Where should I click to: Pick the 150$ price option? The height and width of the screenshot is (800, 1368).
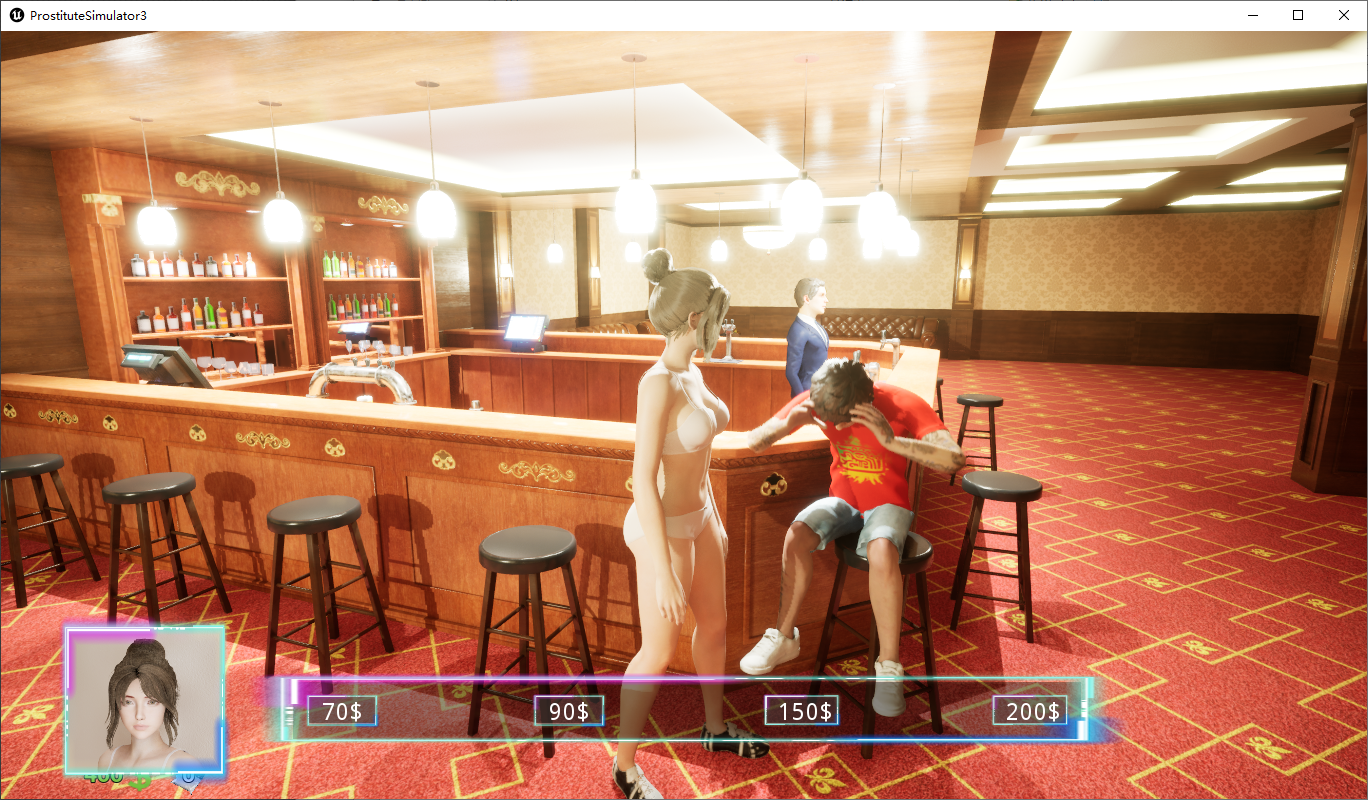pyautogui.click(x=802, y=710)
